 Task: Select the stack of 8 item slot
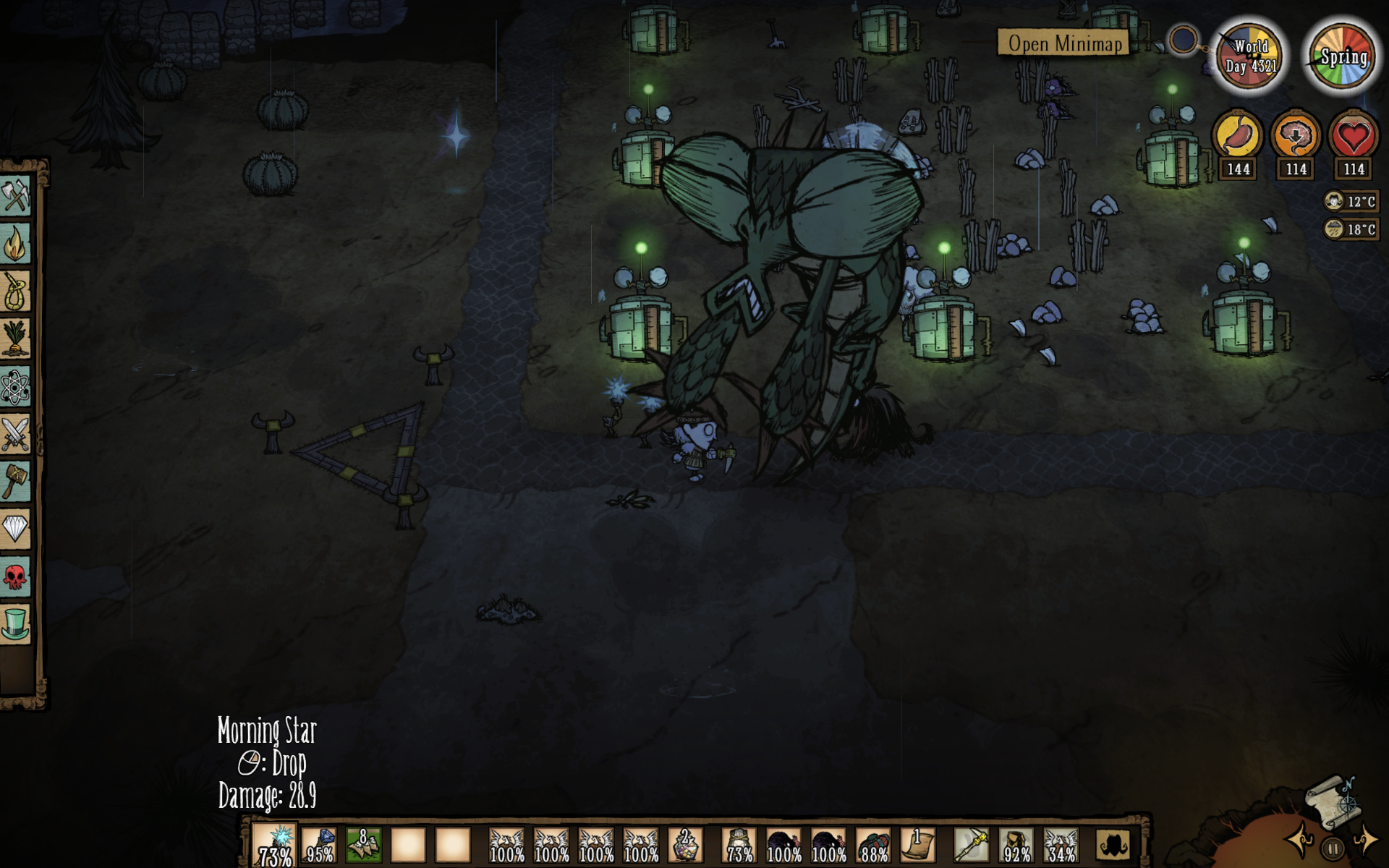[364, 845]
